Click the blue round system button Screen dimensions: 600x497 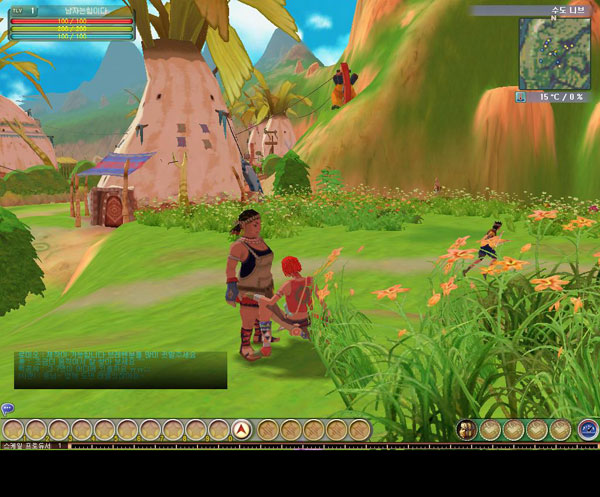tap(588, 430)
